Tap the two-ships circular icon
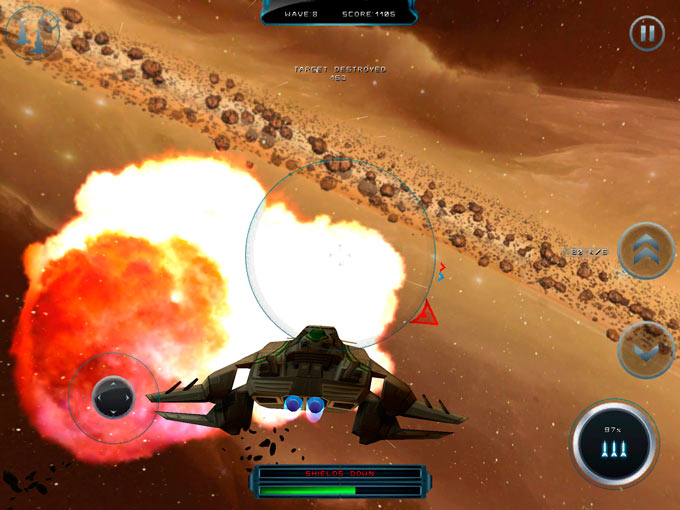The image size is (680, 510). pos(32,33)
